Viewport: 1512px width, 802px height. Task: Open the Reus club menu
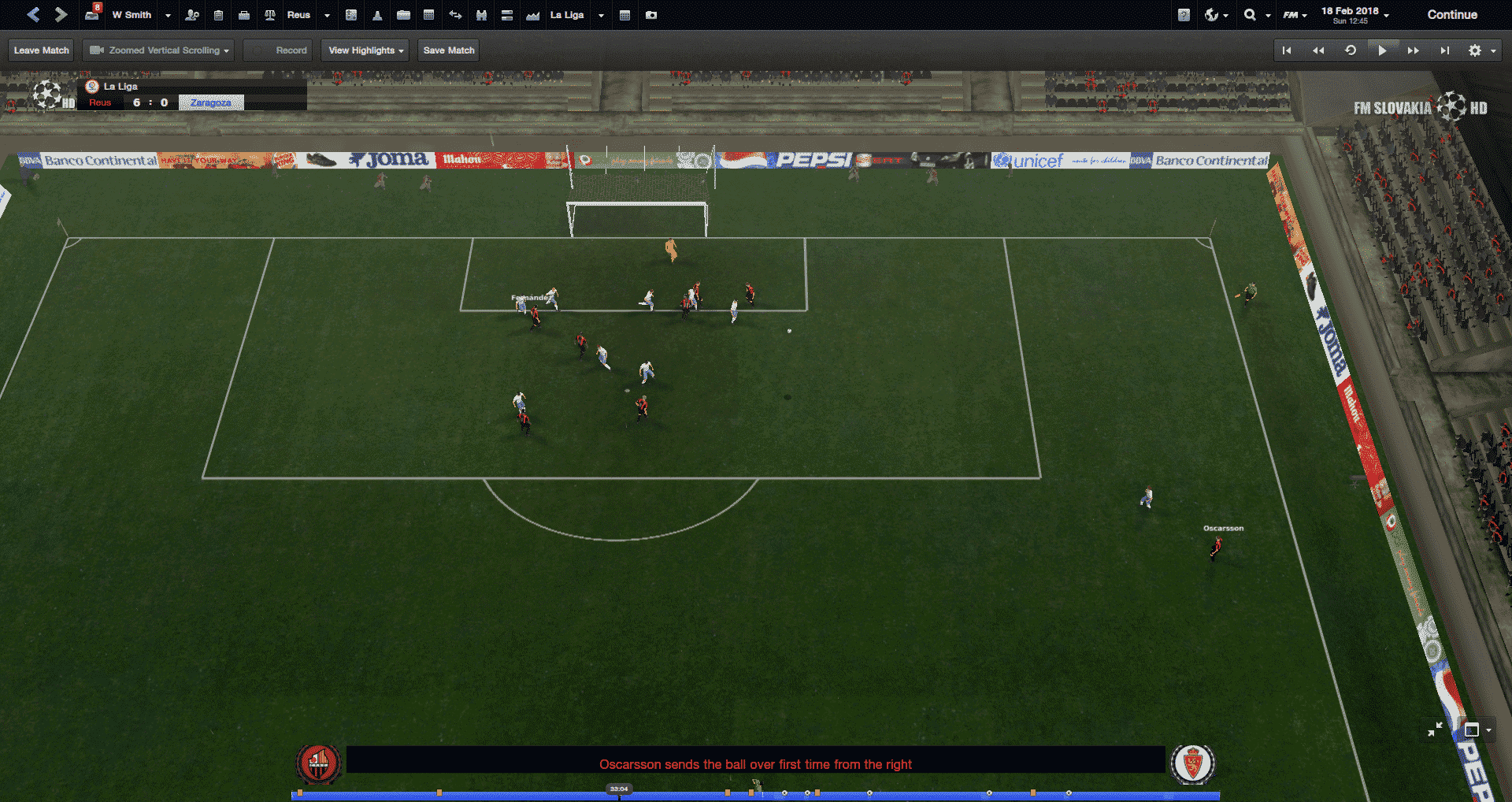pos(298,15)
